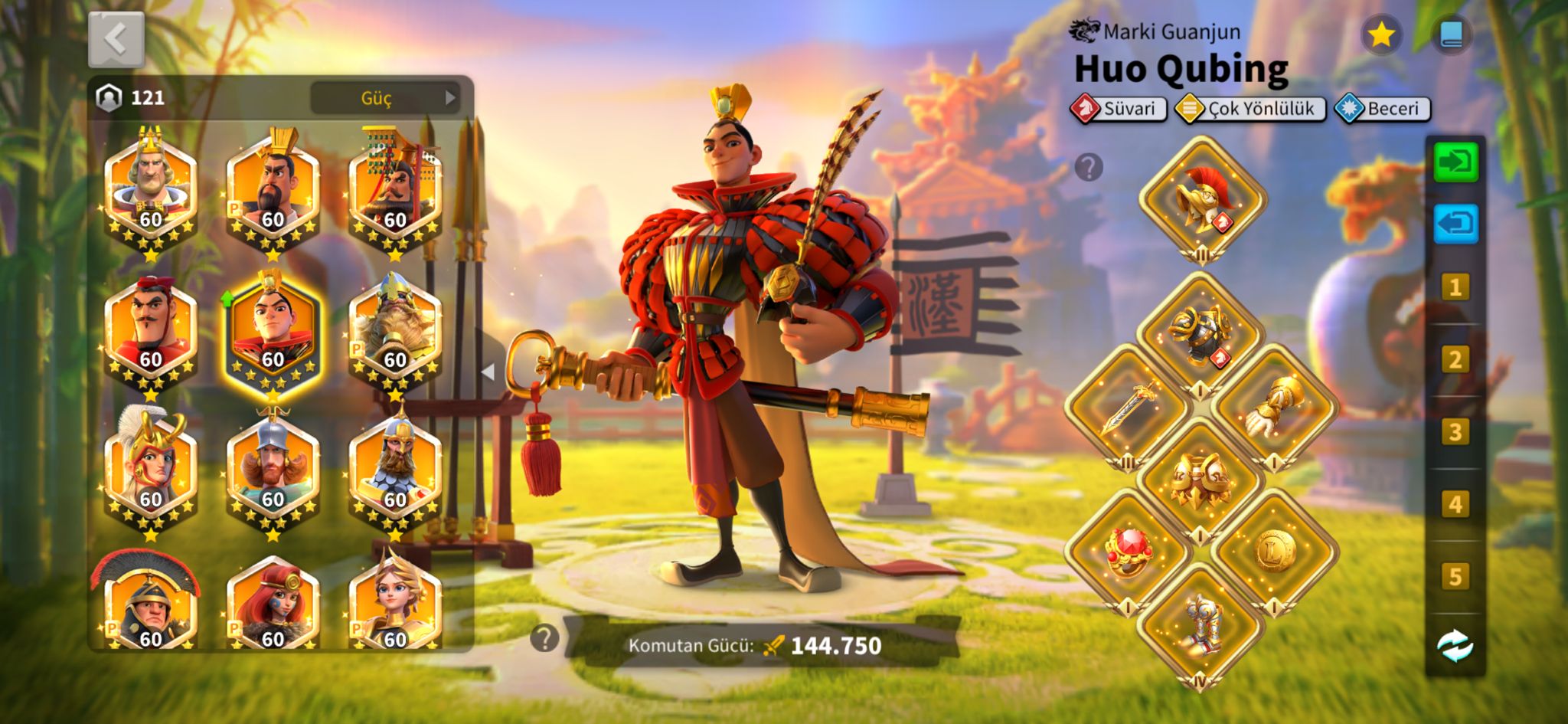Select the red-plumed helmet equipment slot
The image size is (1568, 724).
click(1202, 200)
